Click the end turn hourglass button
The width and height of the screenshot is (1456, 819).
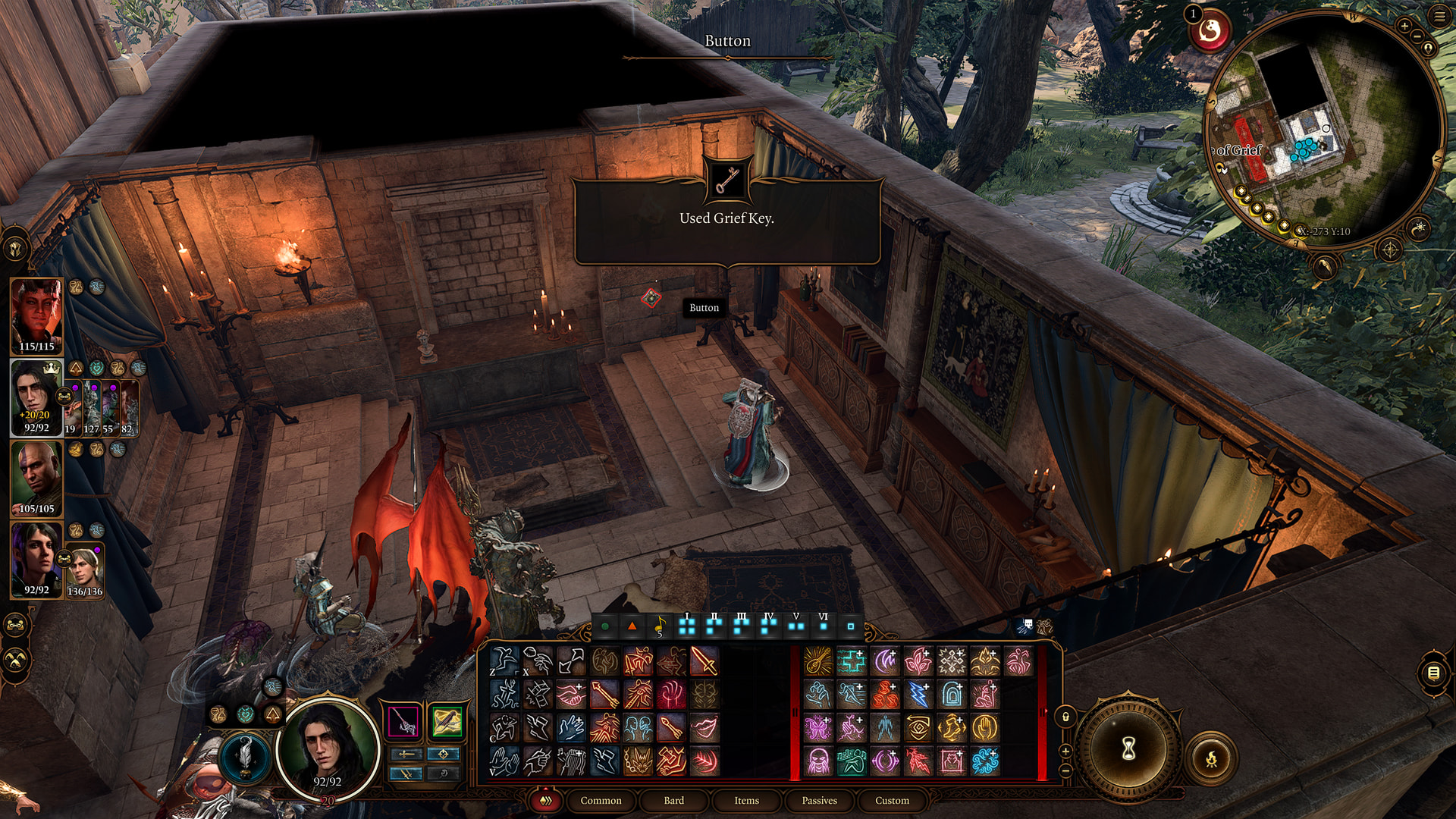pyautogui.click(x=1128, y=749)
